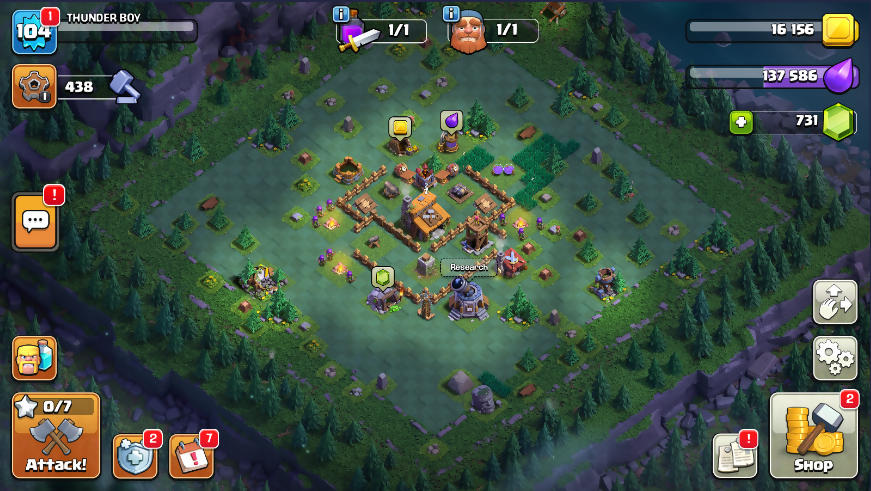Open the chat speech bubble

35,221
